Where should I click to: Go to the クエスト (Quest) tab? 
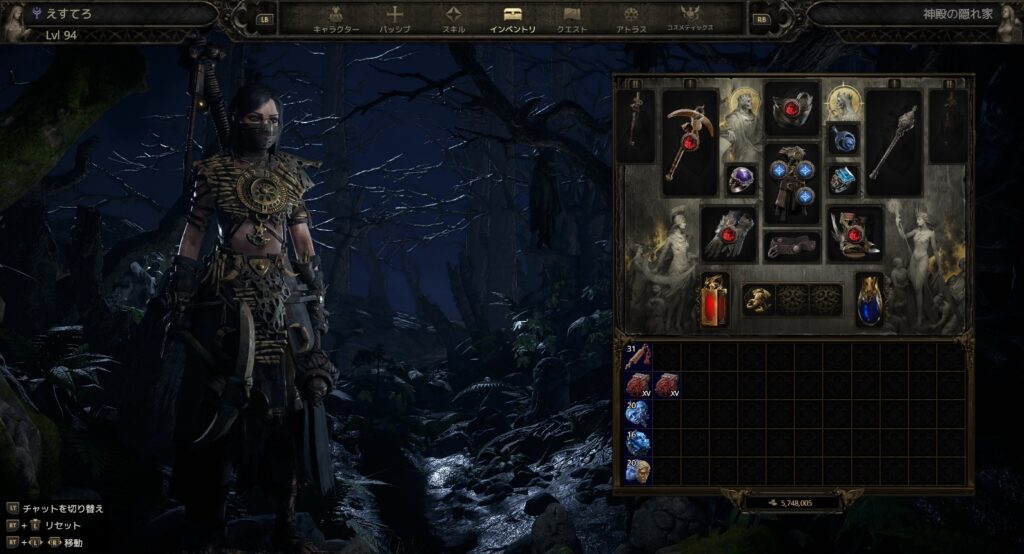572,19
